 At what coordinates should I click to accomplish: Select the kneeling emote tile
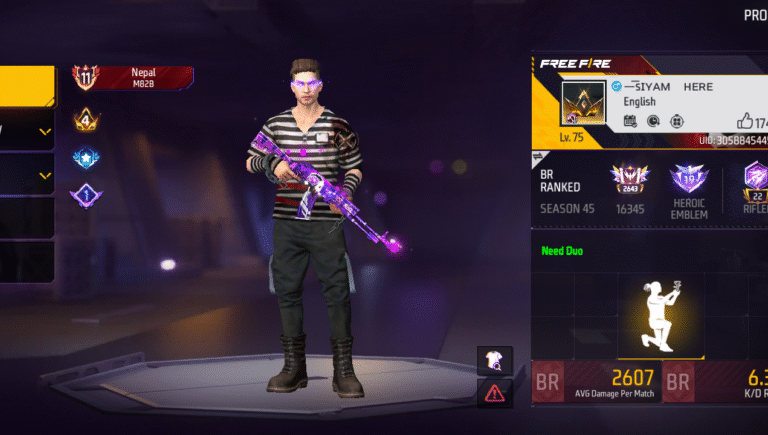tap(660, 315)
